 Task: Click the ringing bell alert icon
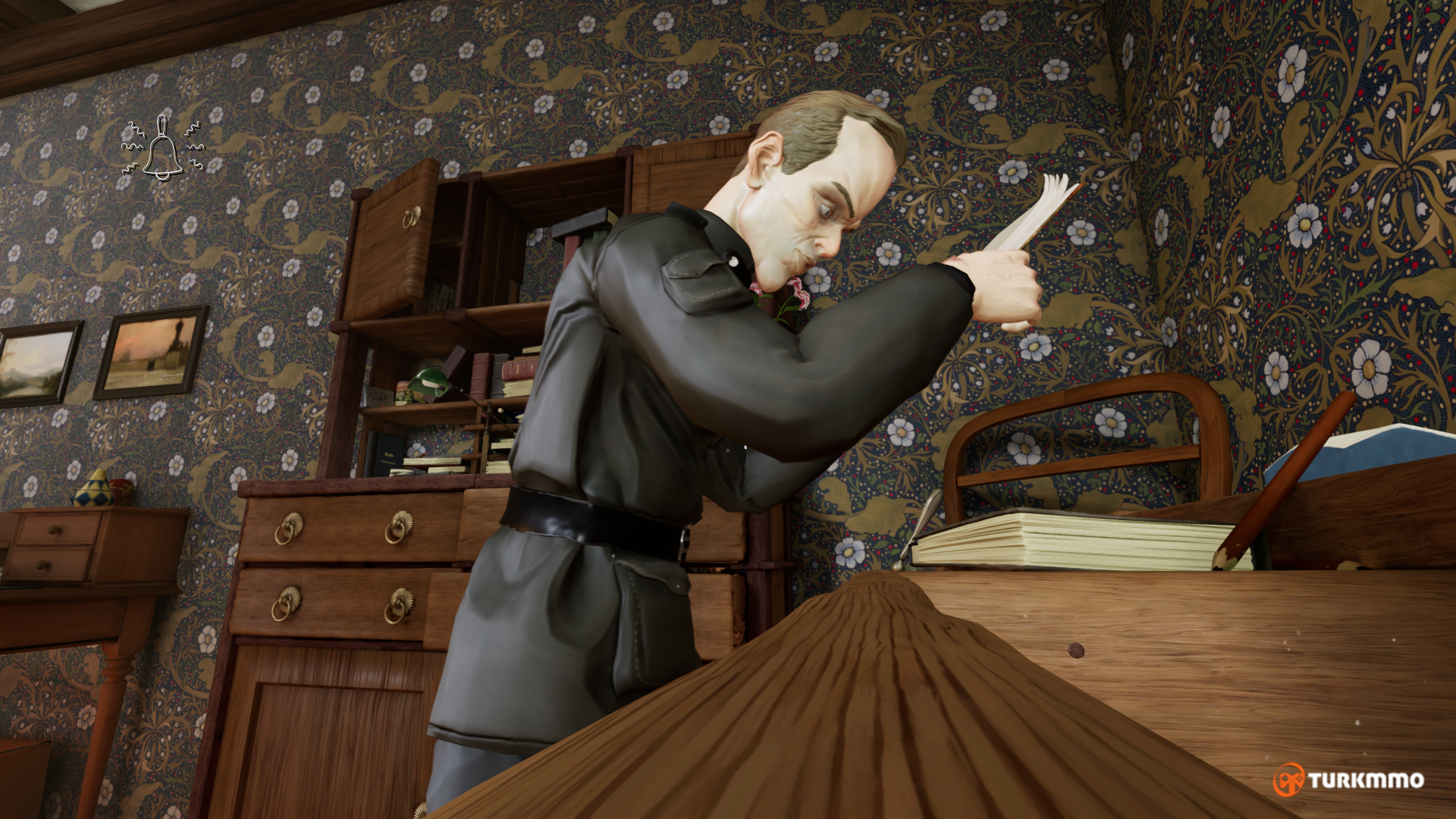pyautogui.click(x=162, y=149)
